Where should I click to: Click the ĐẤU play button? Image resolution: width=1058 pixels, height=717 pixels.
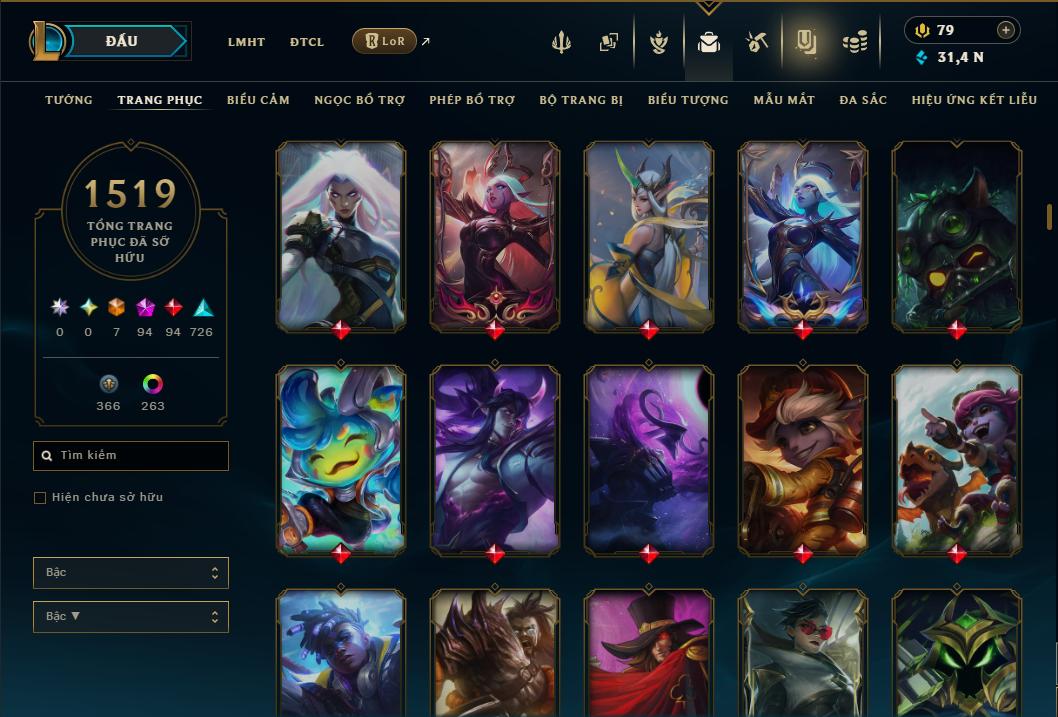tap(121, 41)
